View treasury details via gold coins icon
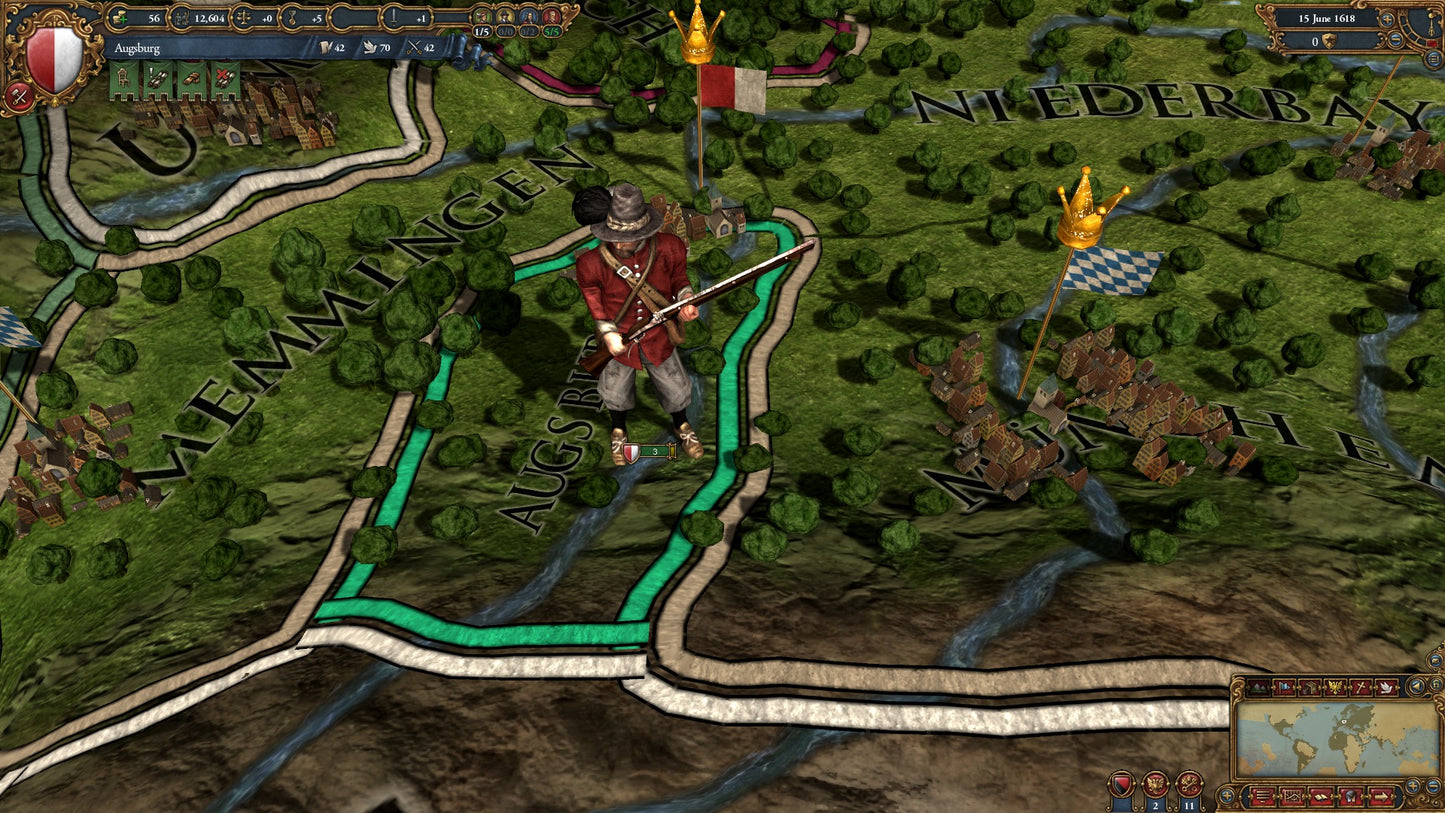 [120, 18]
